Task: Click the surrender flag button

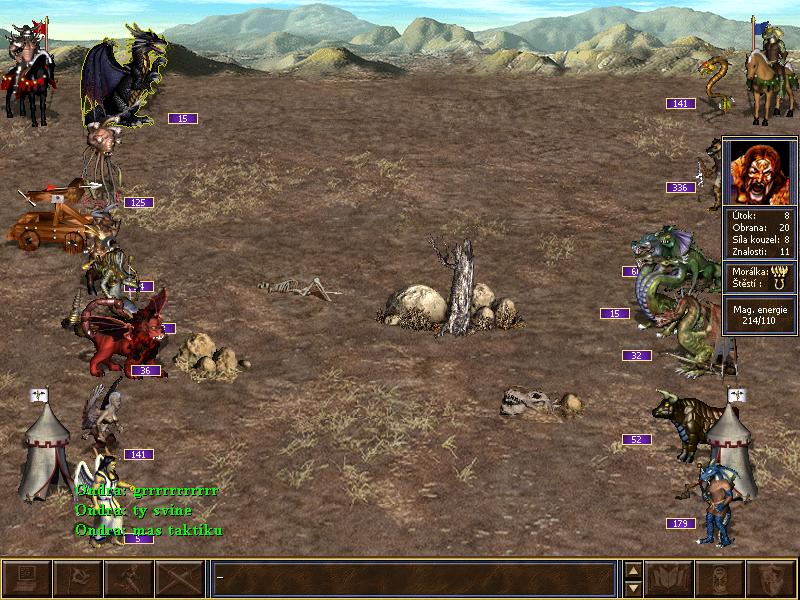Action: (x=77, y=579)
